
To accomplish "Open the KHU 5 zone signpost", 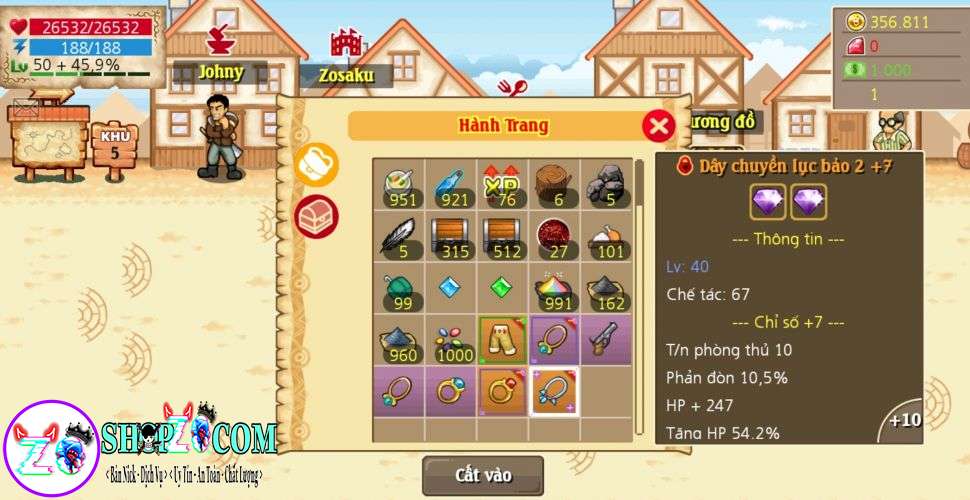I will pyautogui.click(x=115, y=146).
